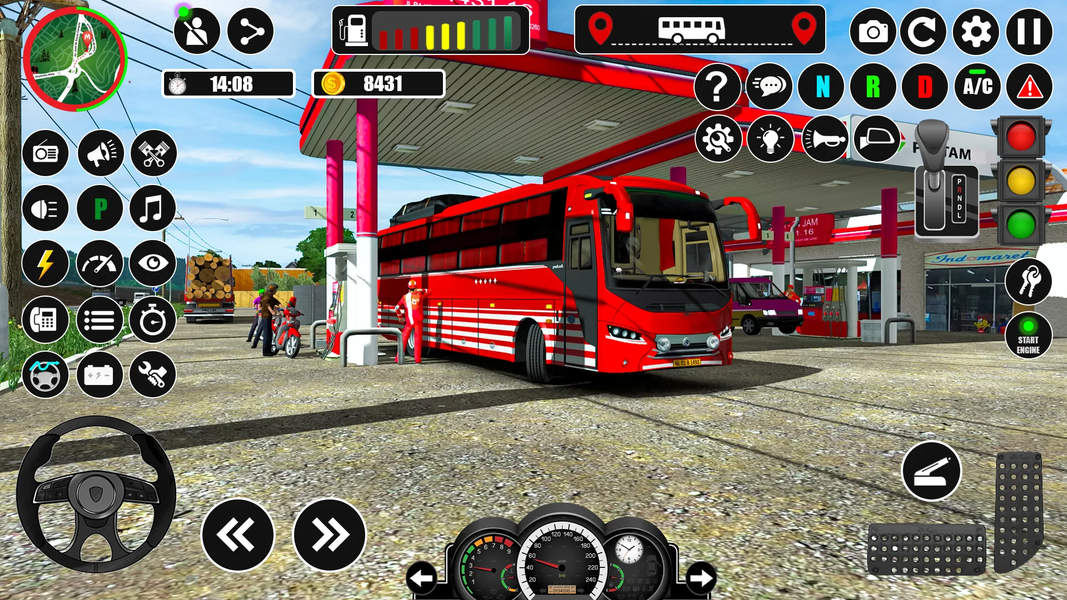Tap the camera view button

[x=873, y=32]
